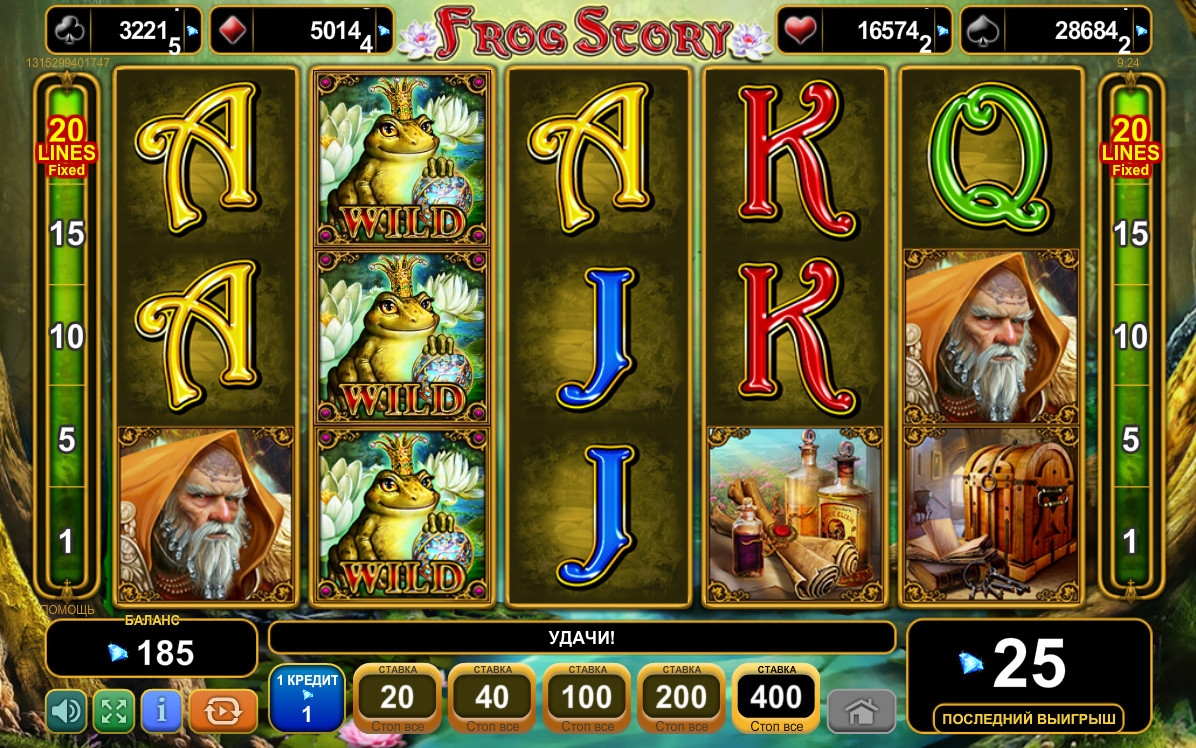Switch to fullscreen with the green arrows button

(114, 712)
